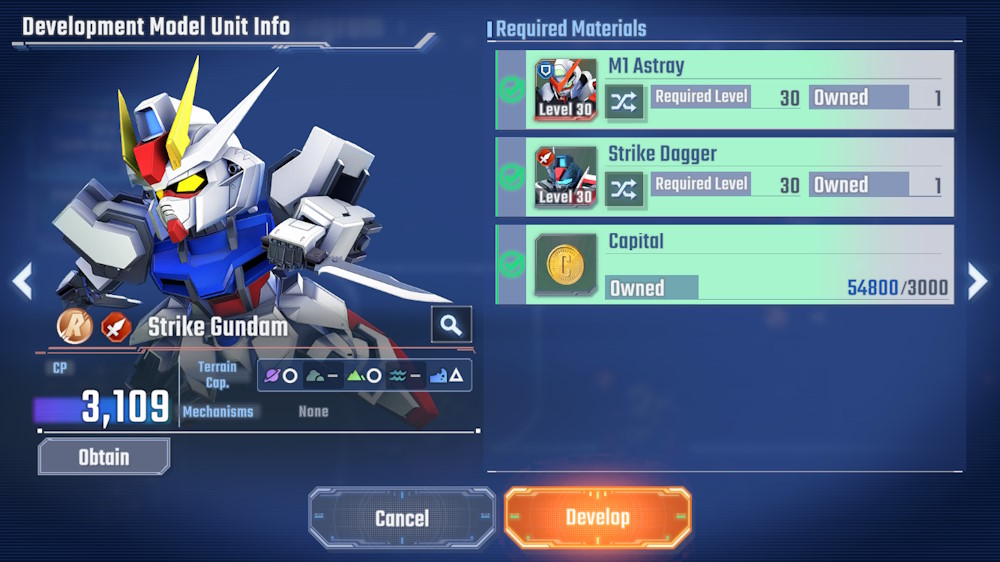Screen dimensions: 1000x562
Task: Develop the Strike Gundam unit
Action: pos(597,517)
